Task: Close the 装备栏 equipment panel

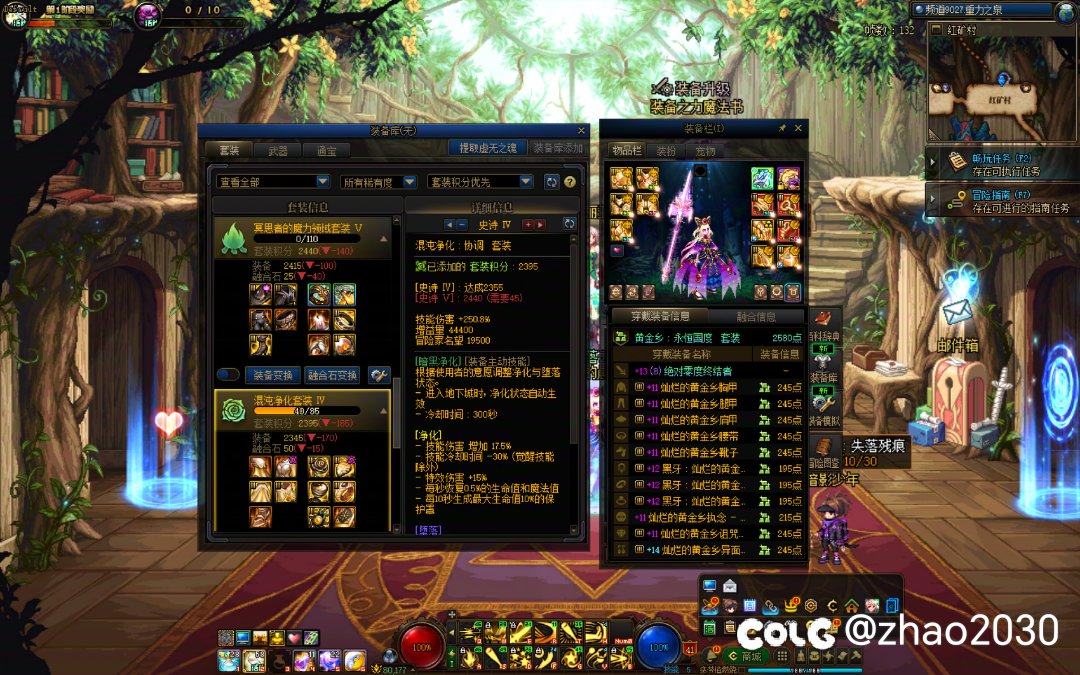Action: click(799, 129)
